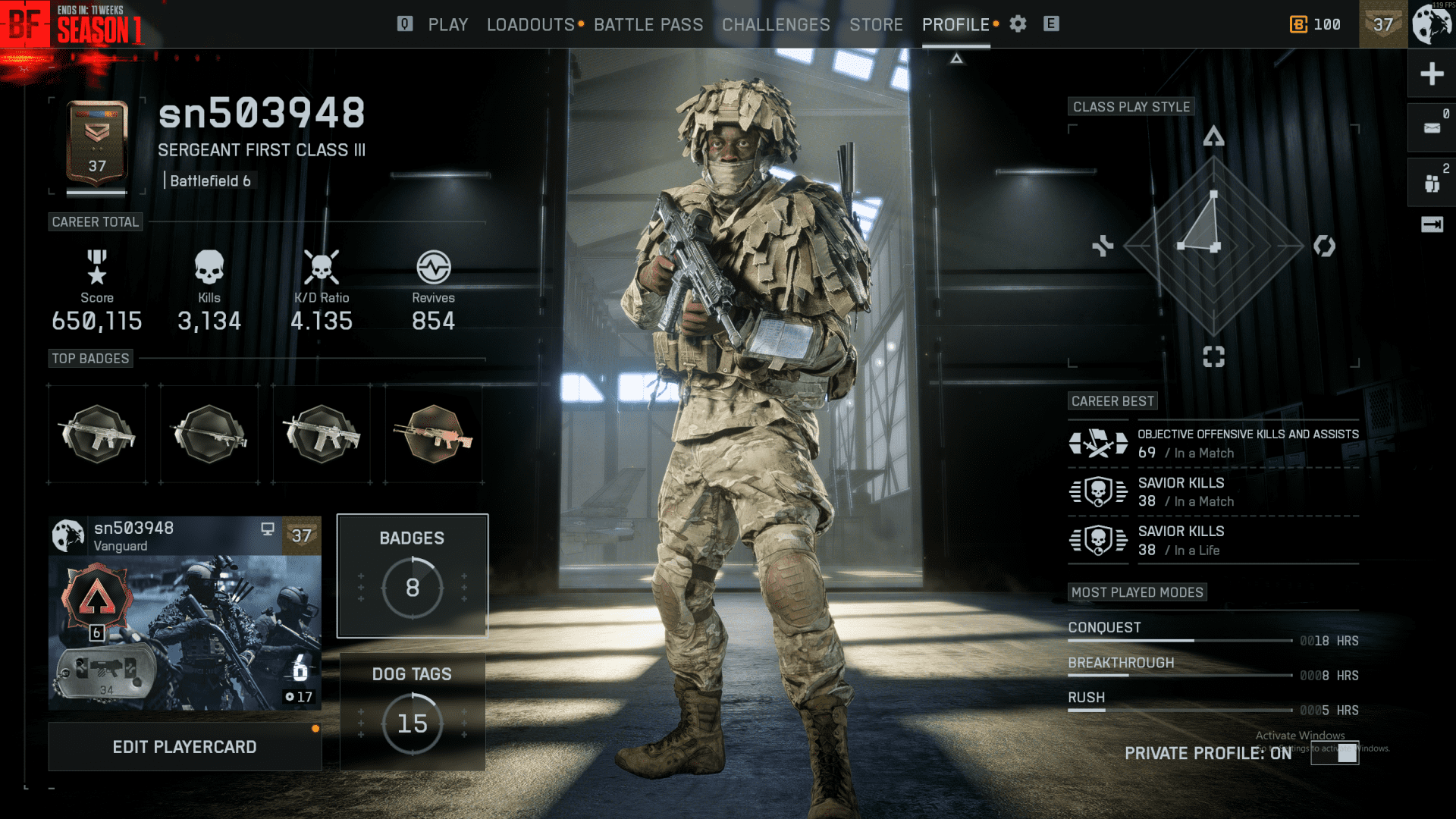Select the first weapon badge under Top Badges
1456x819 pixels.
96,434
